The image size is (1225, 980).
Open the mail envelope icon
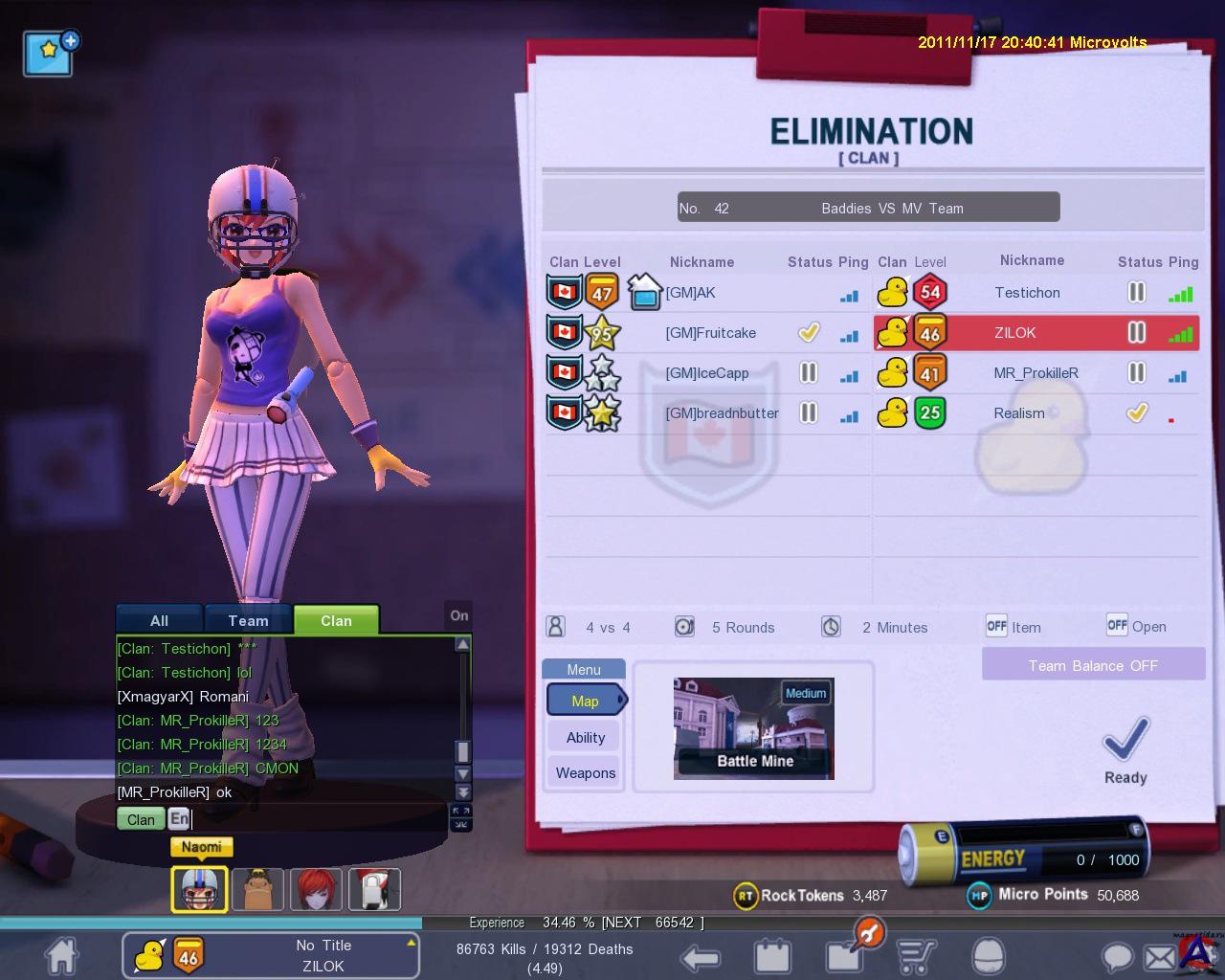tap(1160, 956)
